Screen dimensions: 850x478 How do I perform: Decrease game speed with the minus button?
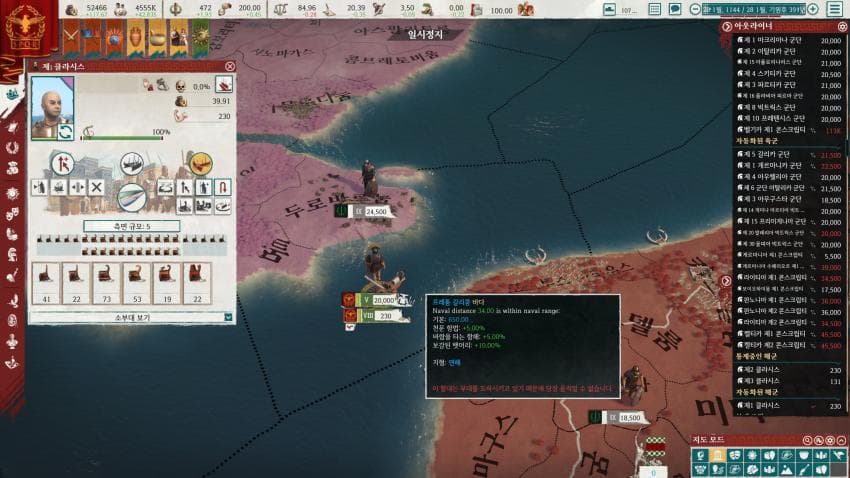pos(694,9)
